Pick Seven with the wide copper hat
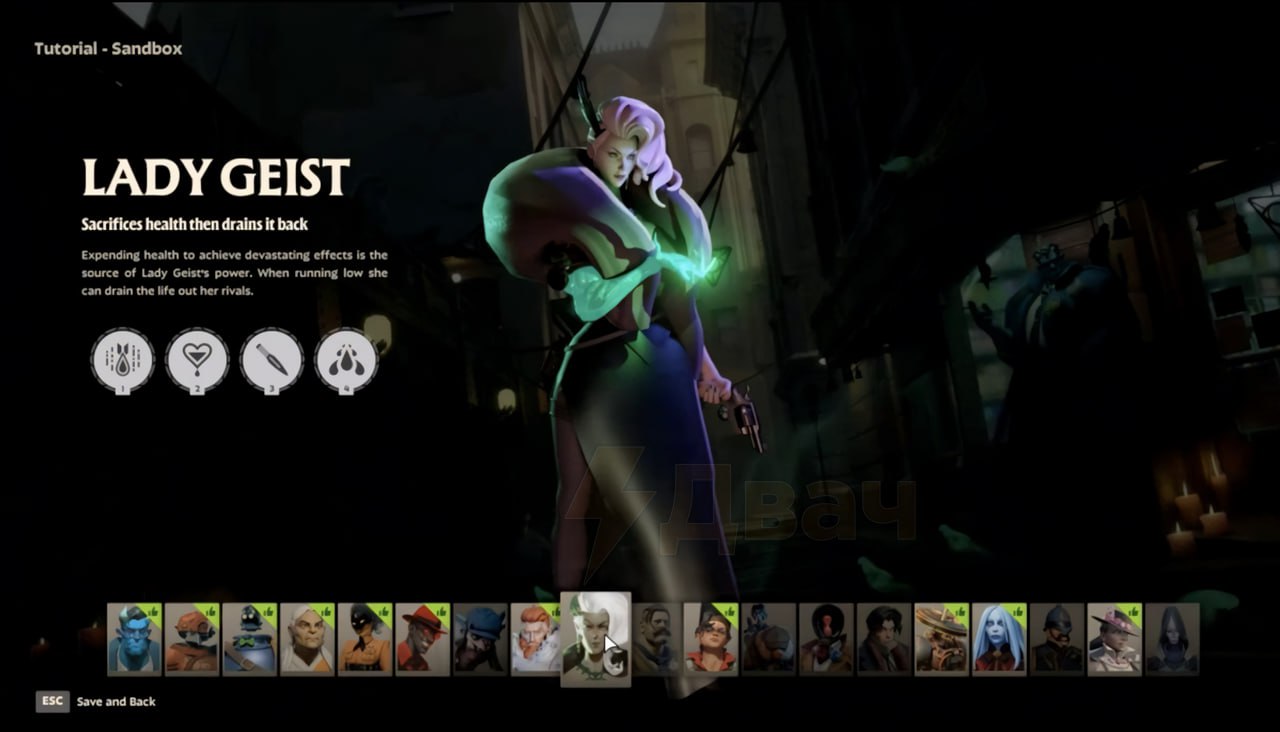 (941, 638)
